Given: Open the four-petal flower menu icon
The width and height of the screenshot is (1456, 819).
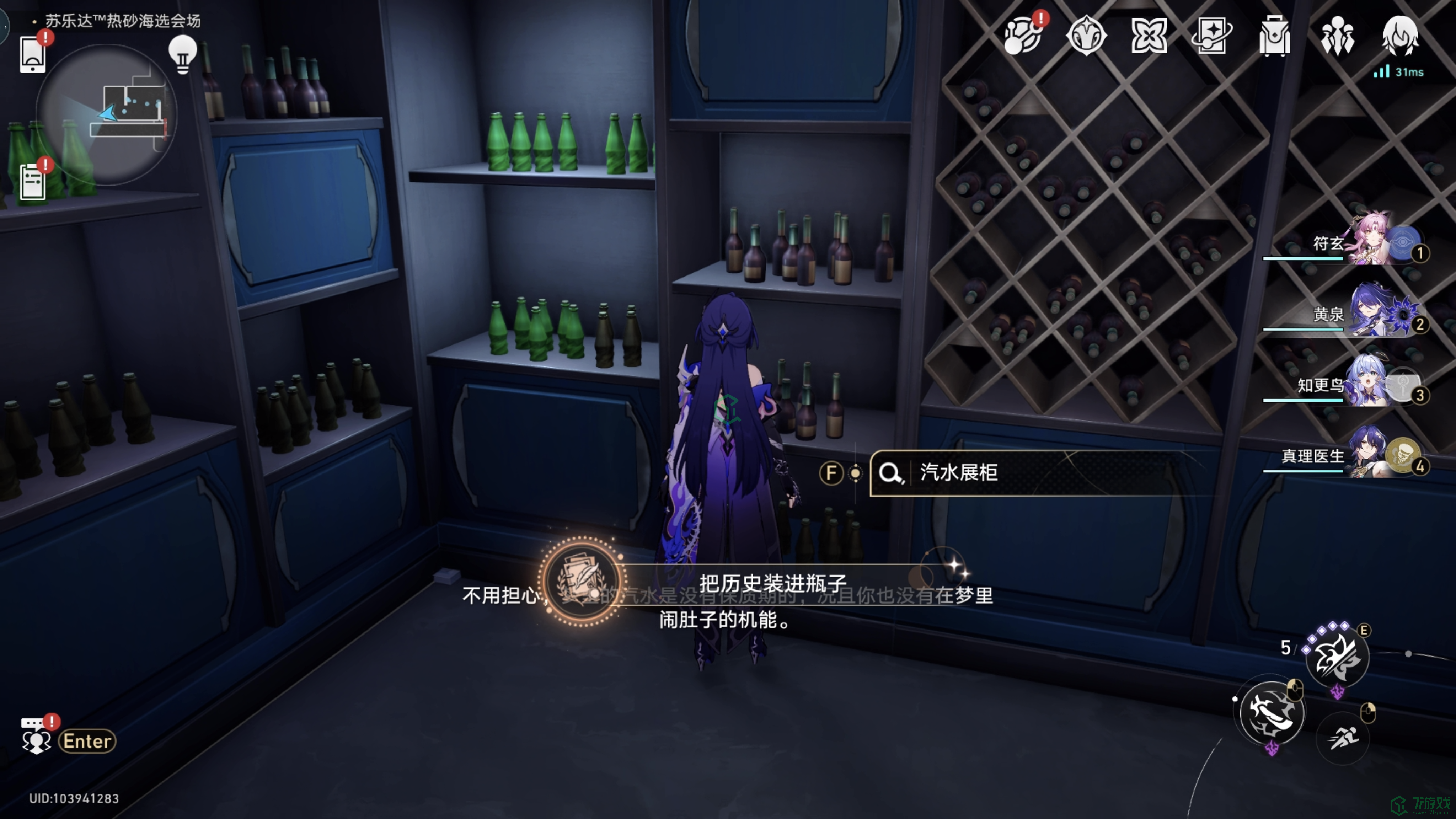Looking at the screenshot, I should click(1149, 36).
